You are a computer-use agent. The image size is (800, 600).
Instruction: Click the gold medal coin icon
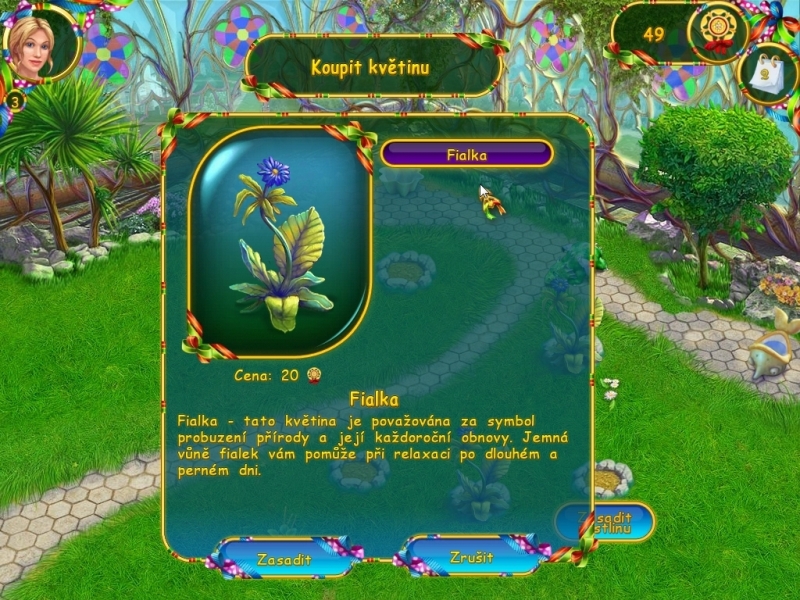[718, 30]
